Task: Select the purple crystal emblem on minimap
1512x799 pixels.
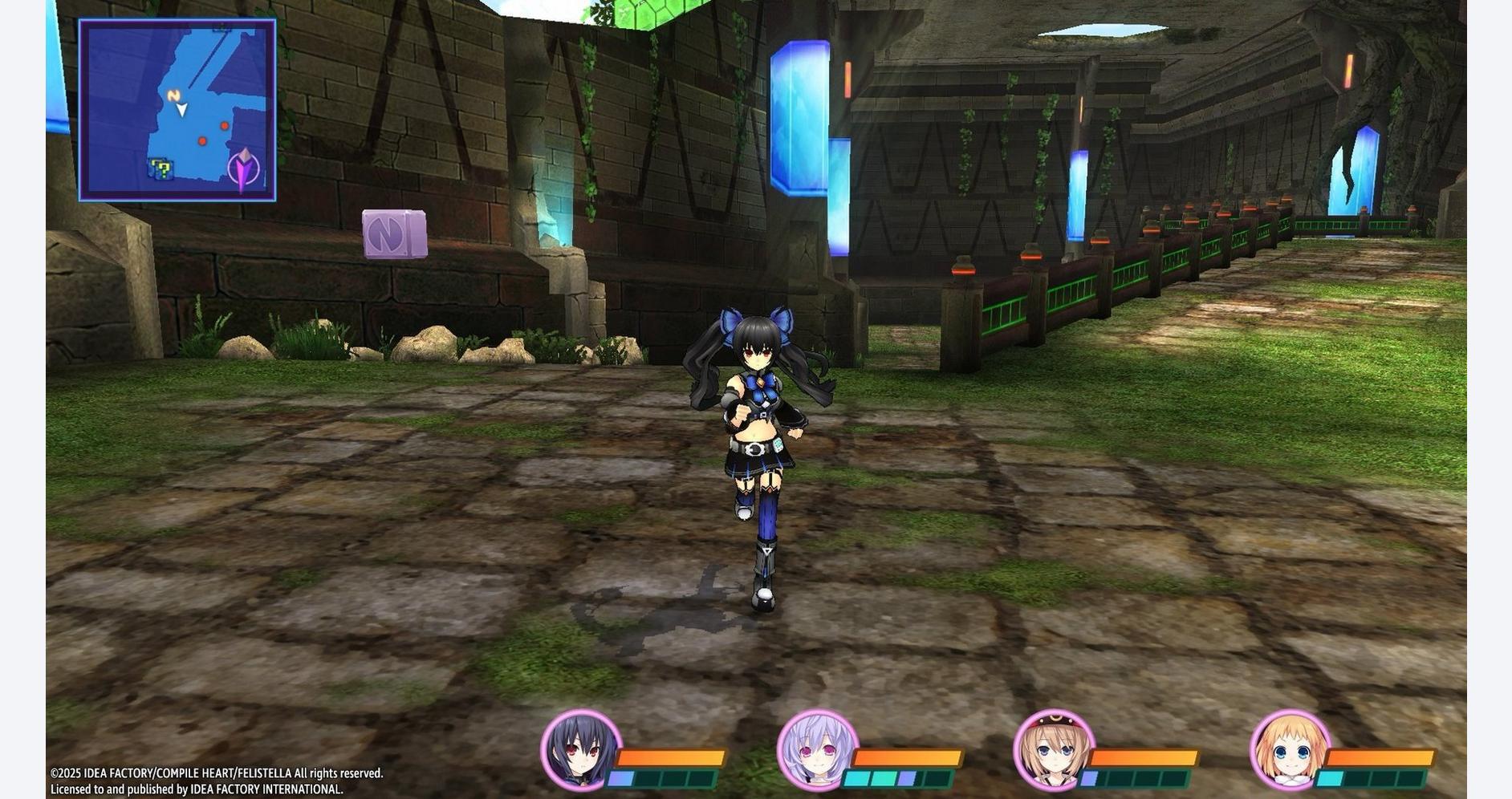Action: pos(244,169)
